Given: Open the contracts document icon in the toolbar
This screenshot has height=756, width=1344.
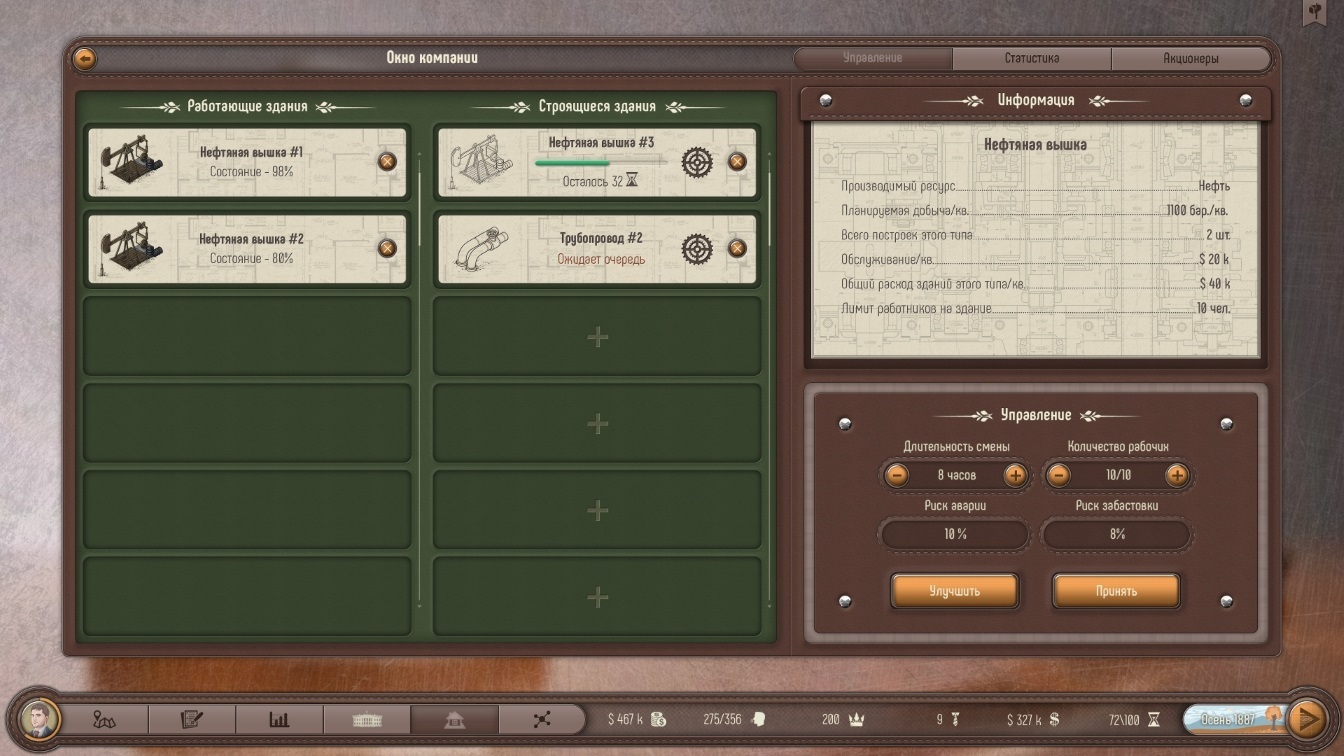Looking at the screenshot, I should 193,718.
